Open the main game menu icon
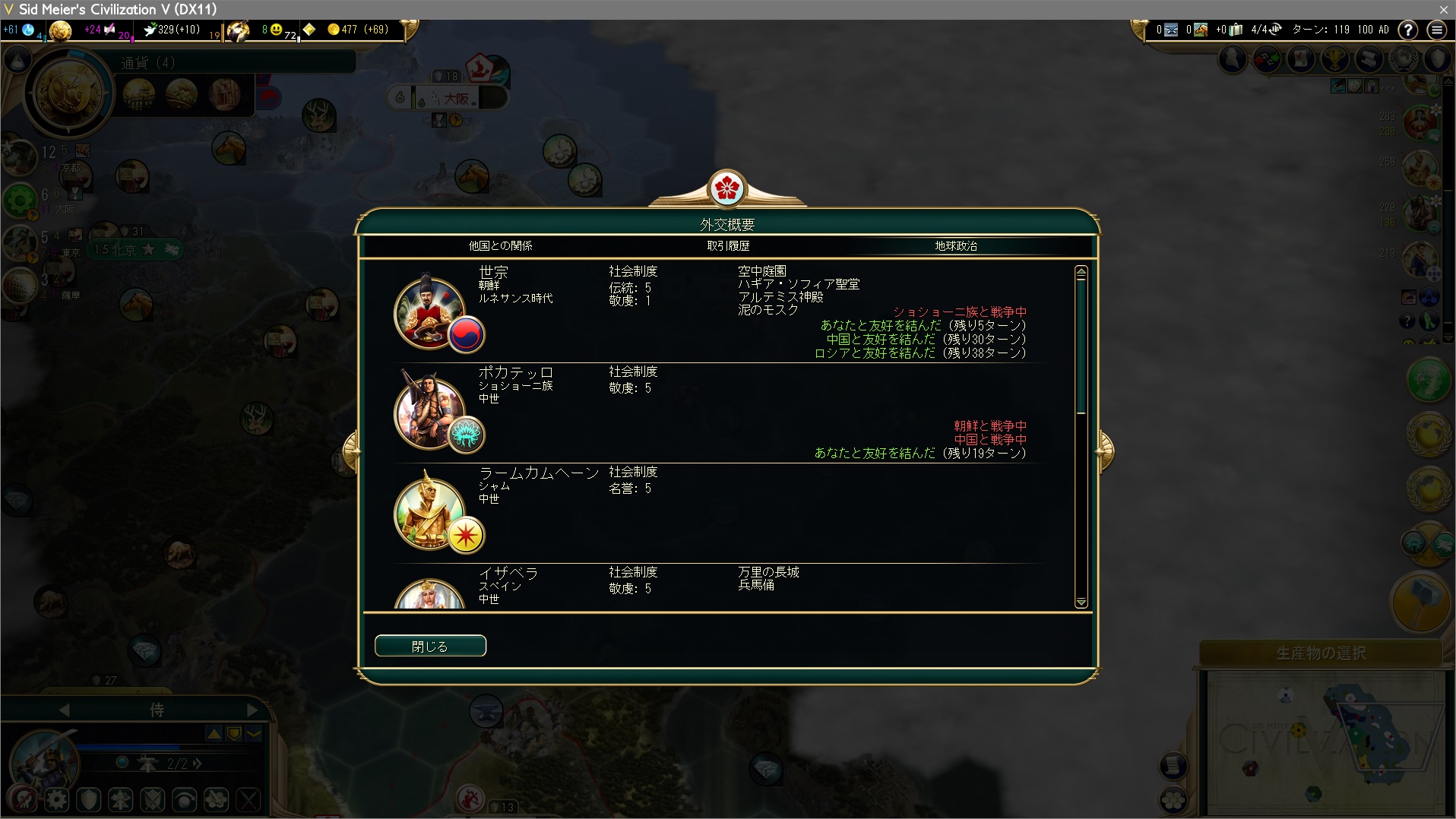The width and height of the screenshot is (1456, 819). point(1436,30)
